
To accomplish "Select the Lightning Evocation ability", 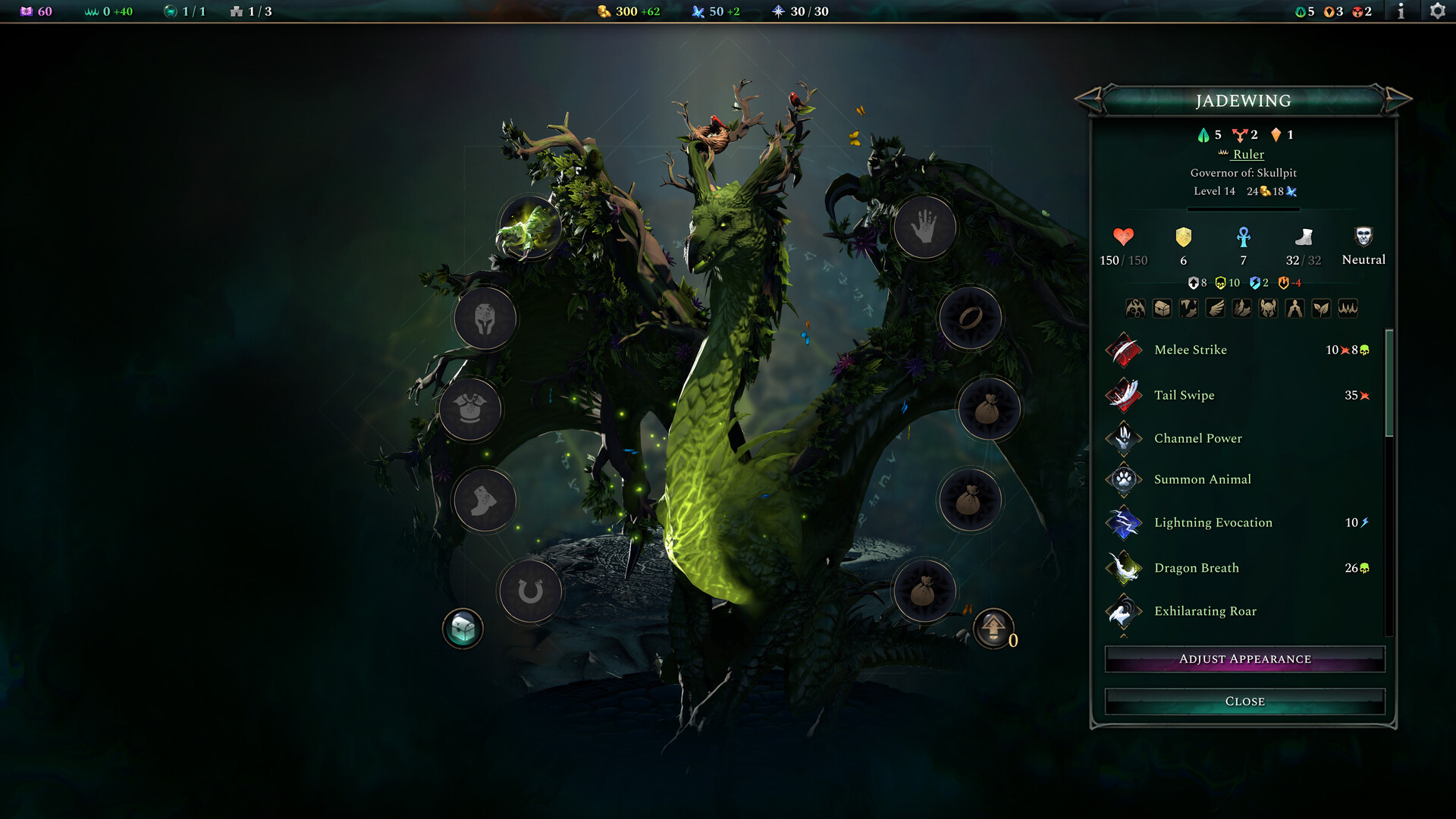I will point(1213,522).
